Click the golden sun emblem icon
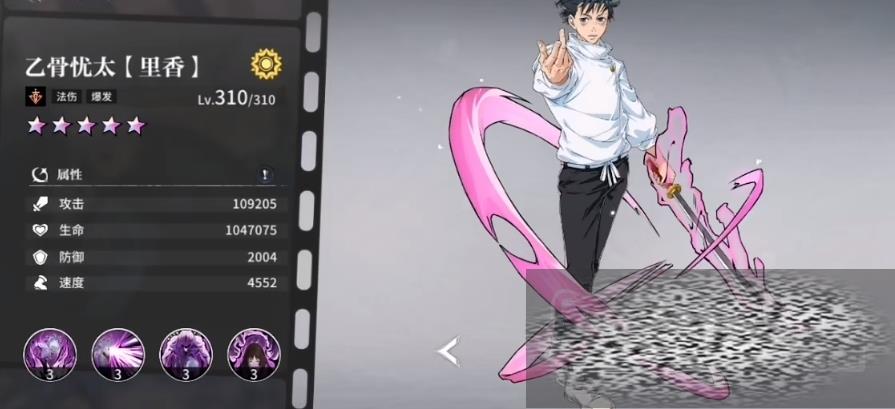895x409 pixels. point(266,66)
